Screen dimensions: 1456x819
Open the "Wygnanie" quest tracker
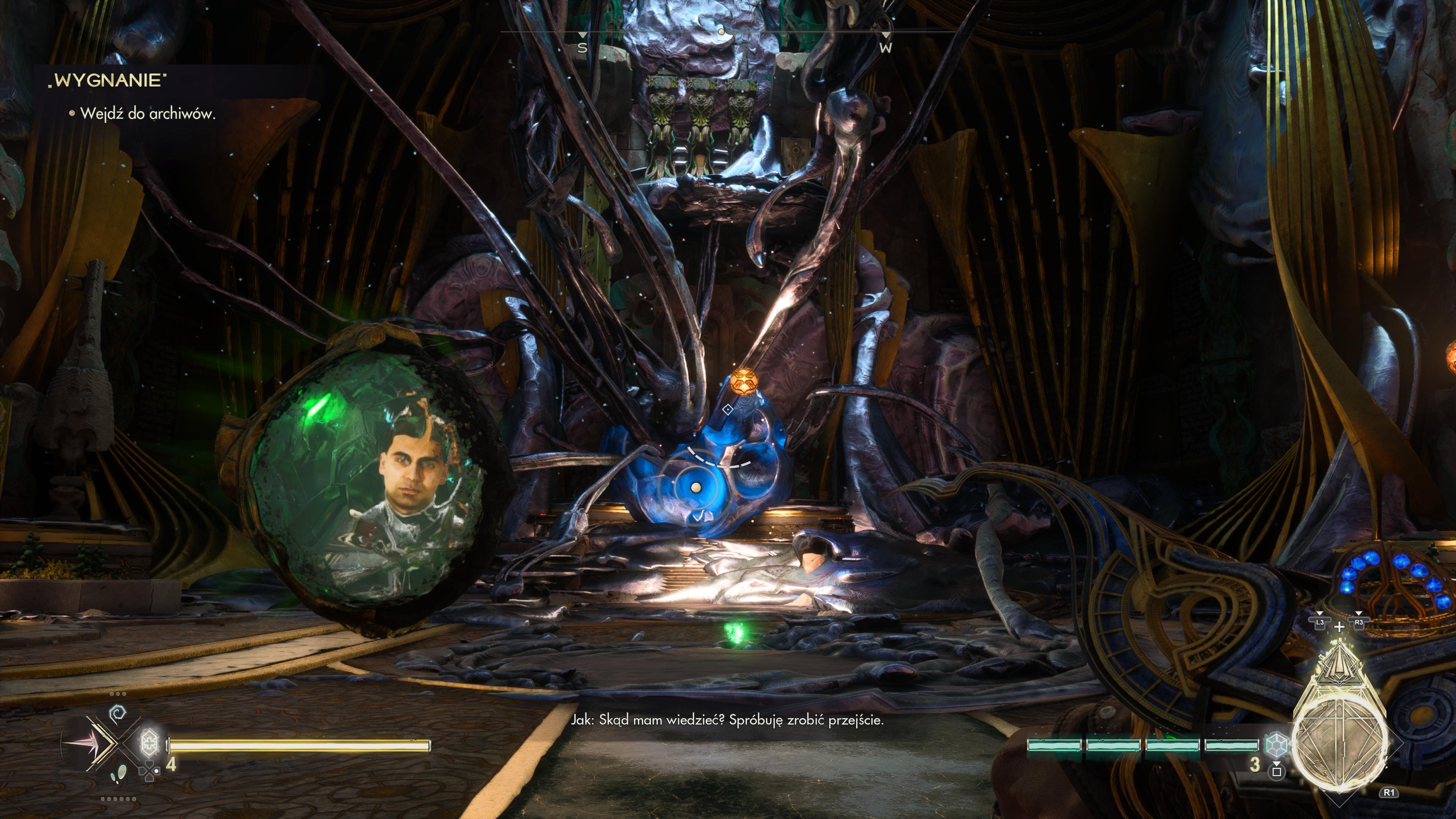[107, 80]
